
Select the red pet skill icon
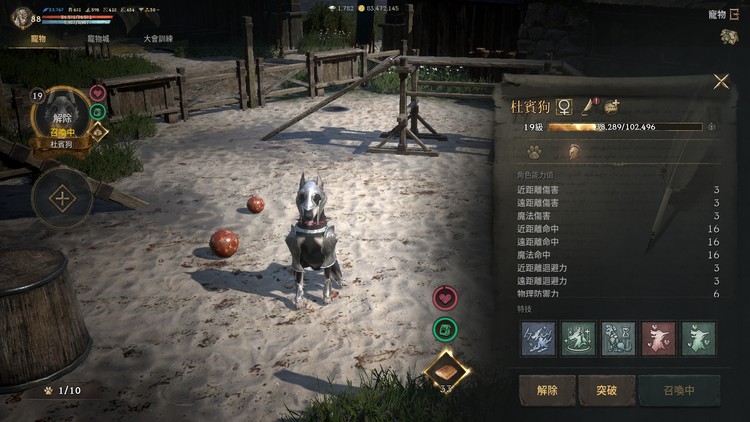658,338
